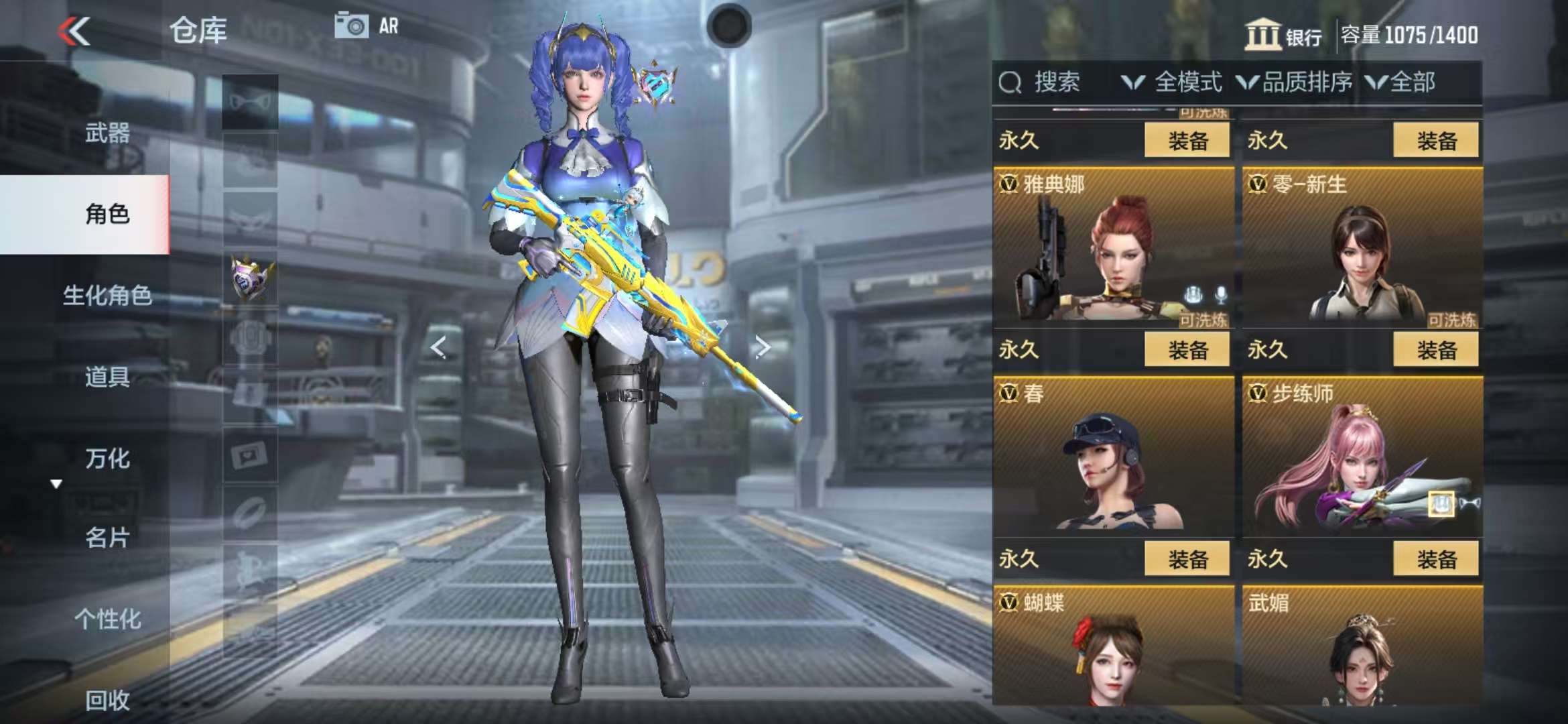Open the 道具 items tab

(107, 377)
